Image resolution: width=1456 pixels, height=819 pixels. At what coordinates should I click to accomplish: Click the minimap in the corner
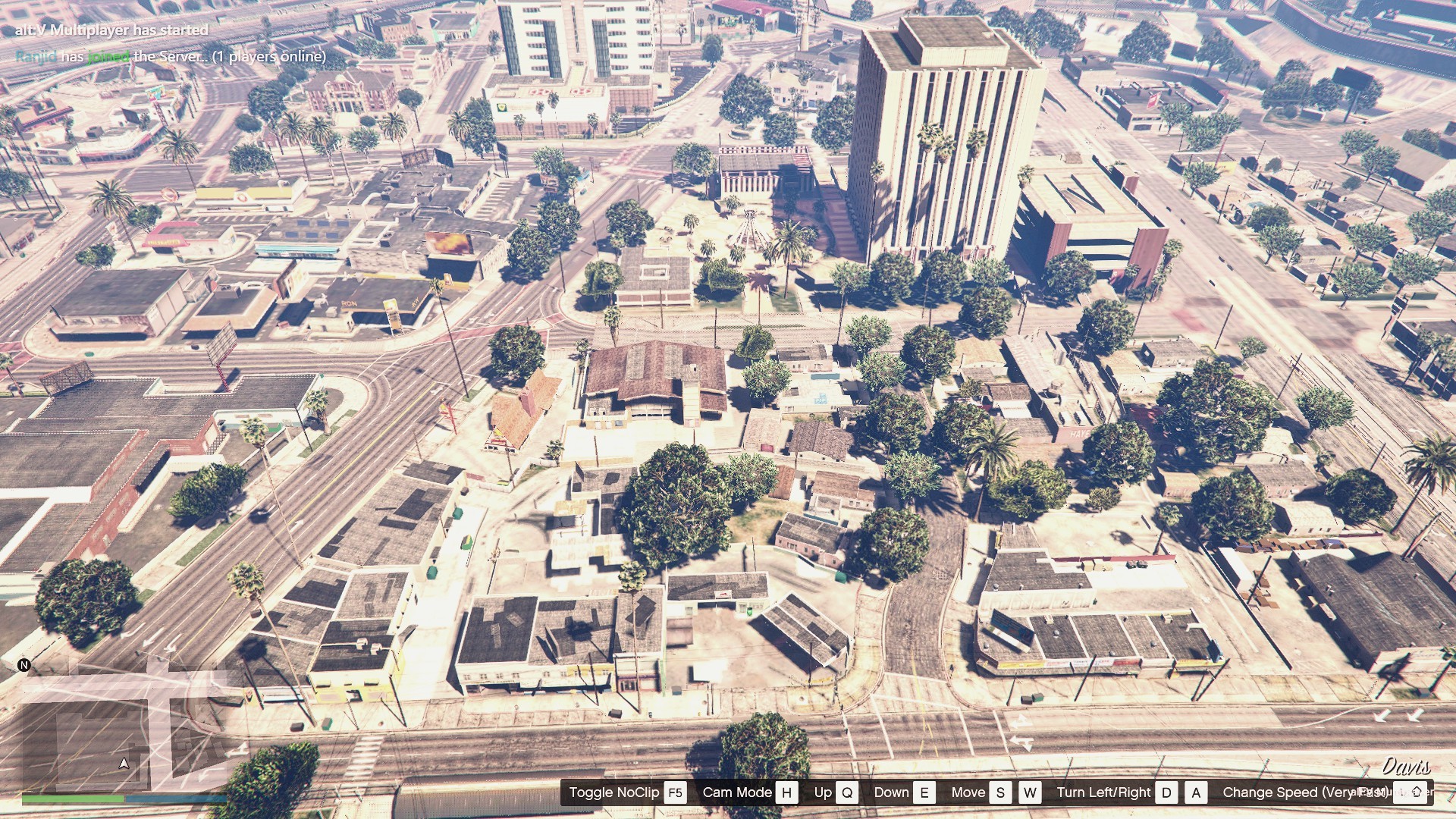(125, 728)
